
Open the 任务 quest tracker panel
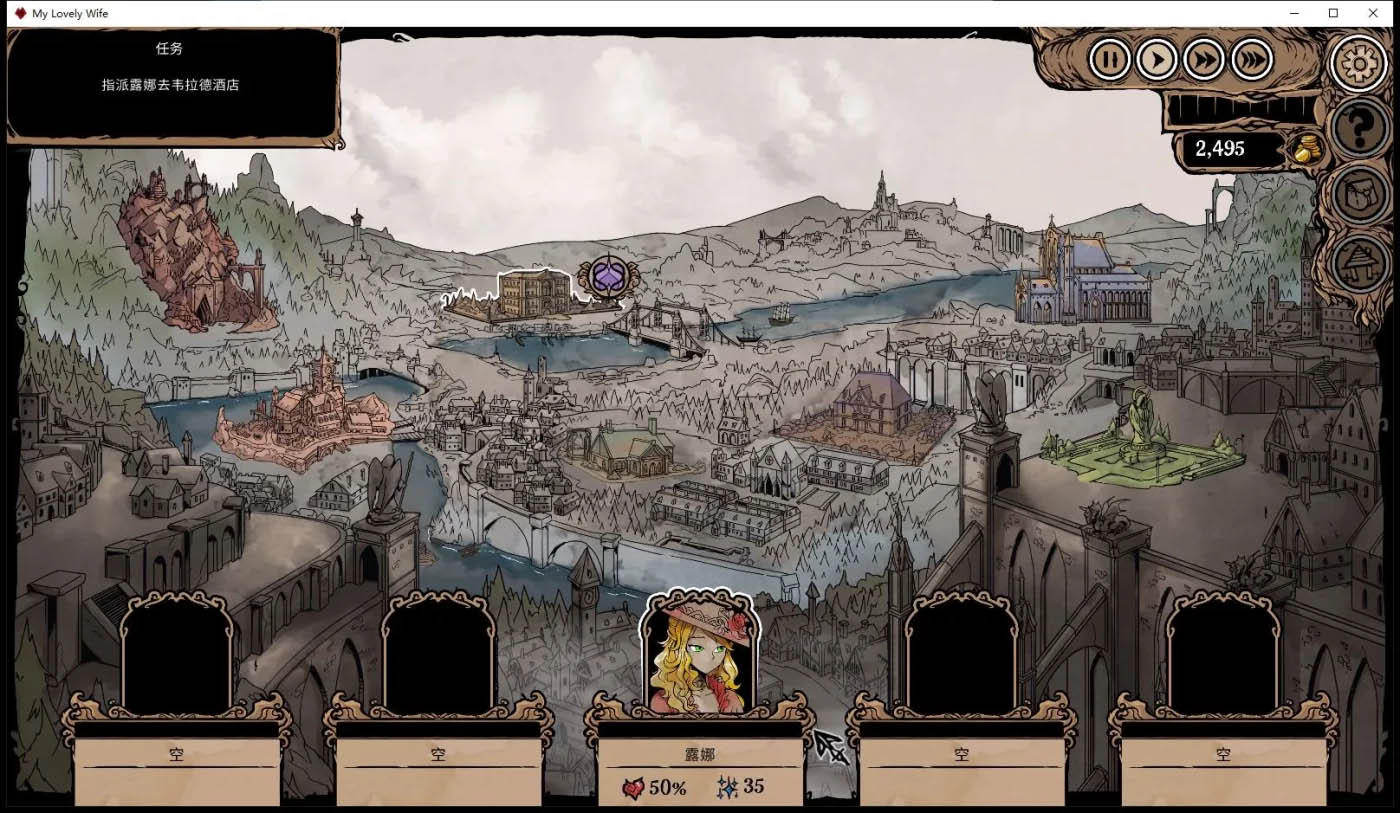(x=171, y=84)
